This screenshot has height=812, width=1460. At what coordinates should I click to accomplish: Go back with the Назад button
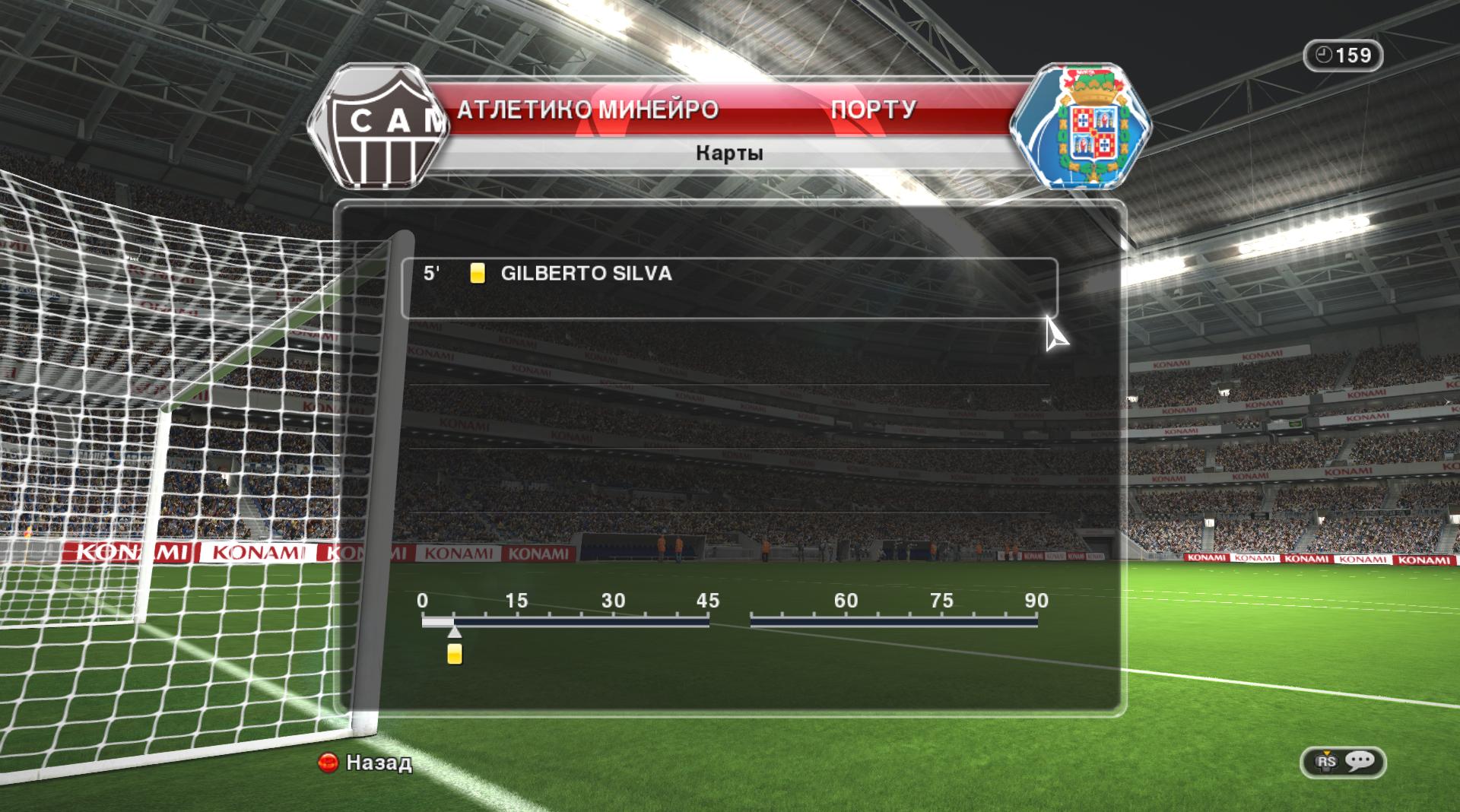pos(365,762)
